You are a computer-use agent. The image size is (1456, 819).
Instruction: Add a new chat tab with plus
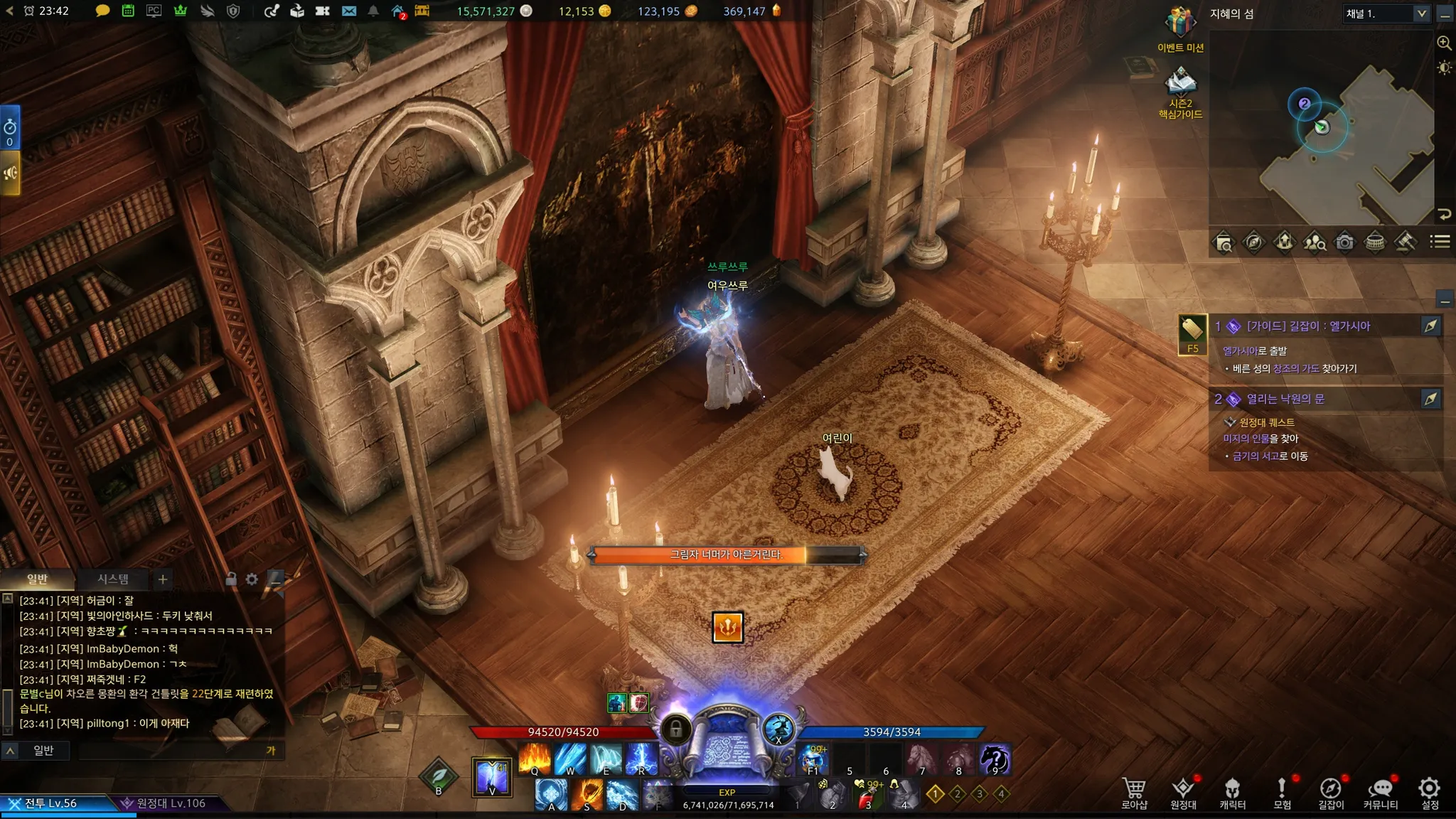(x=163, y=579)
